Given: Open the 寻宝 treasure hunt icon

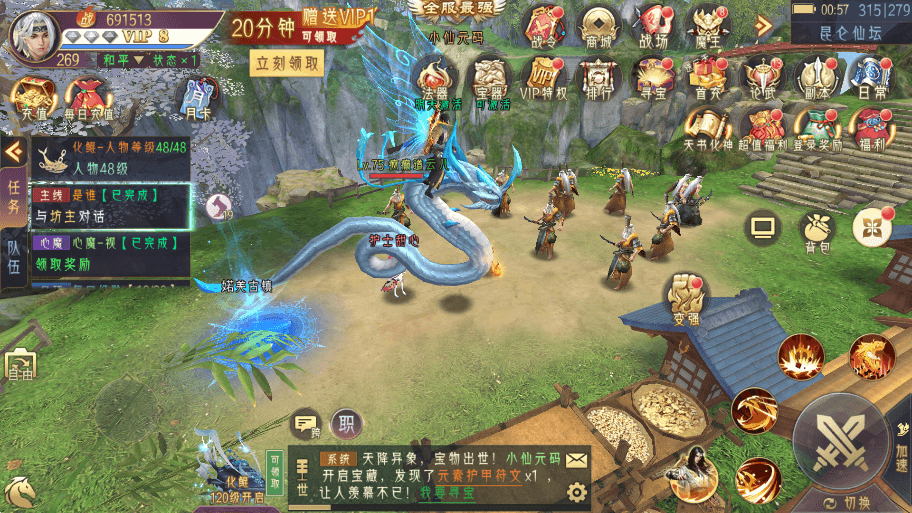Looking at the screenshot, I should click(x=653, y=77).
